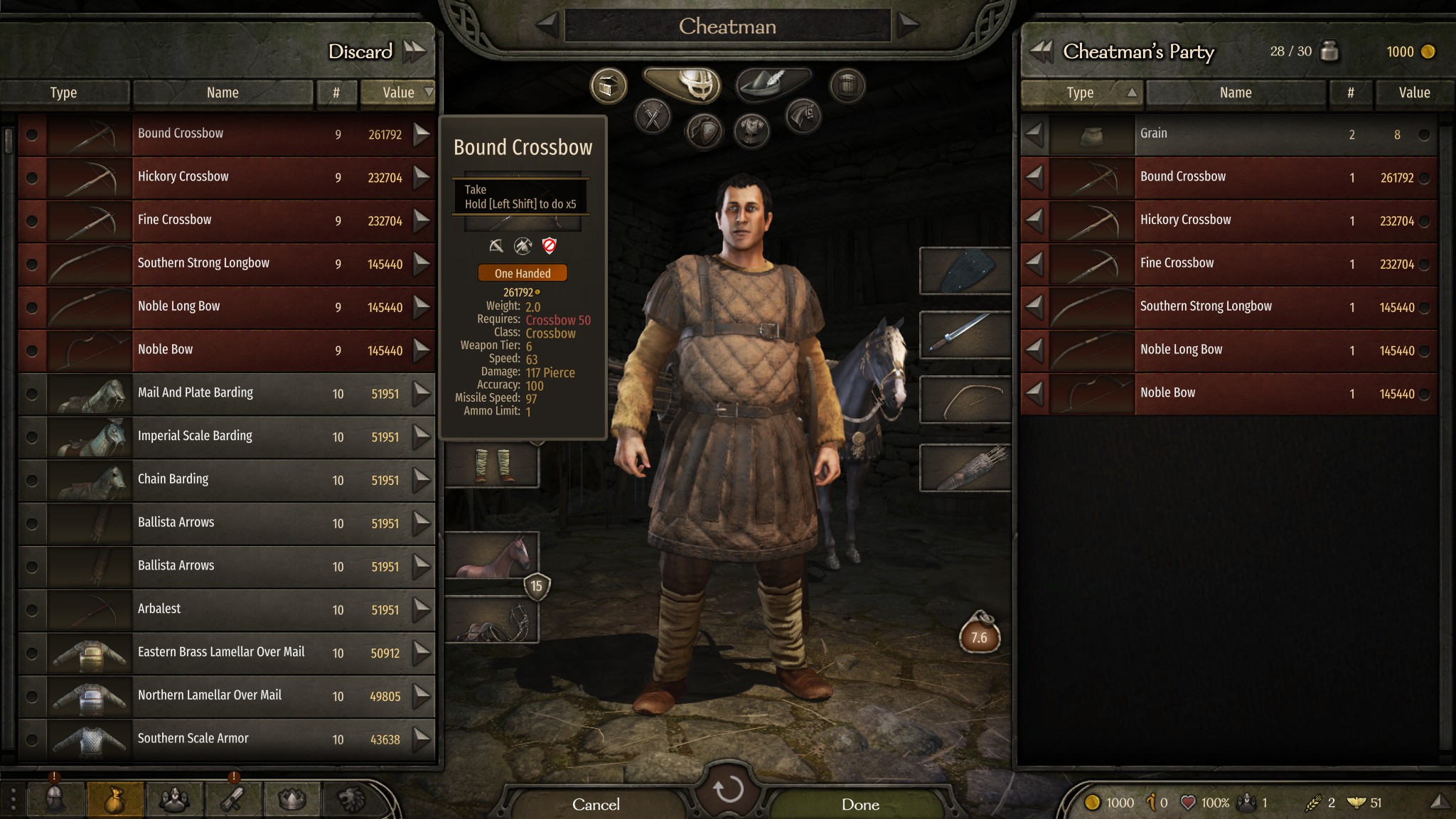
Task: Open the Clan screen via the lion icon
Action: [x=353, y=798]
